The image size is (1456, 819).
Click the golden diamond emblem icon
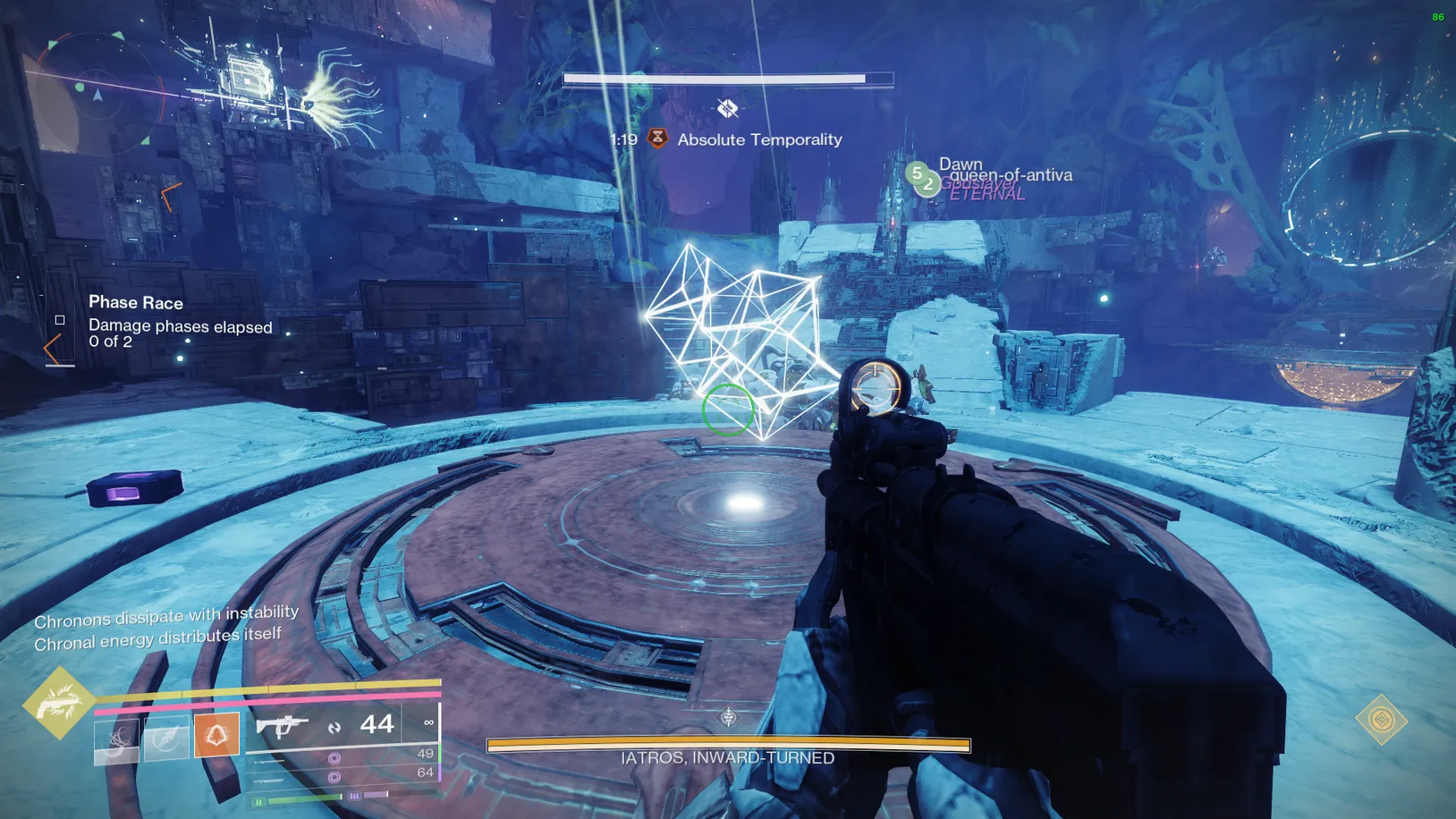(1381, 719)
